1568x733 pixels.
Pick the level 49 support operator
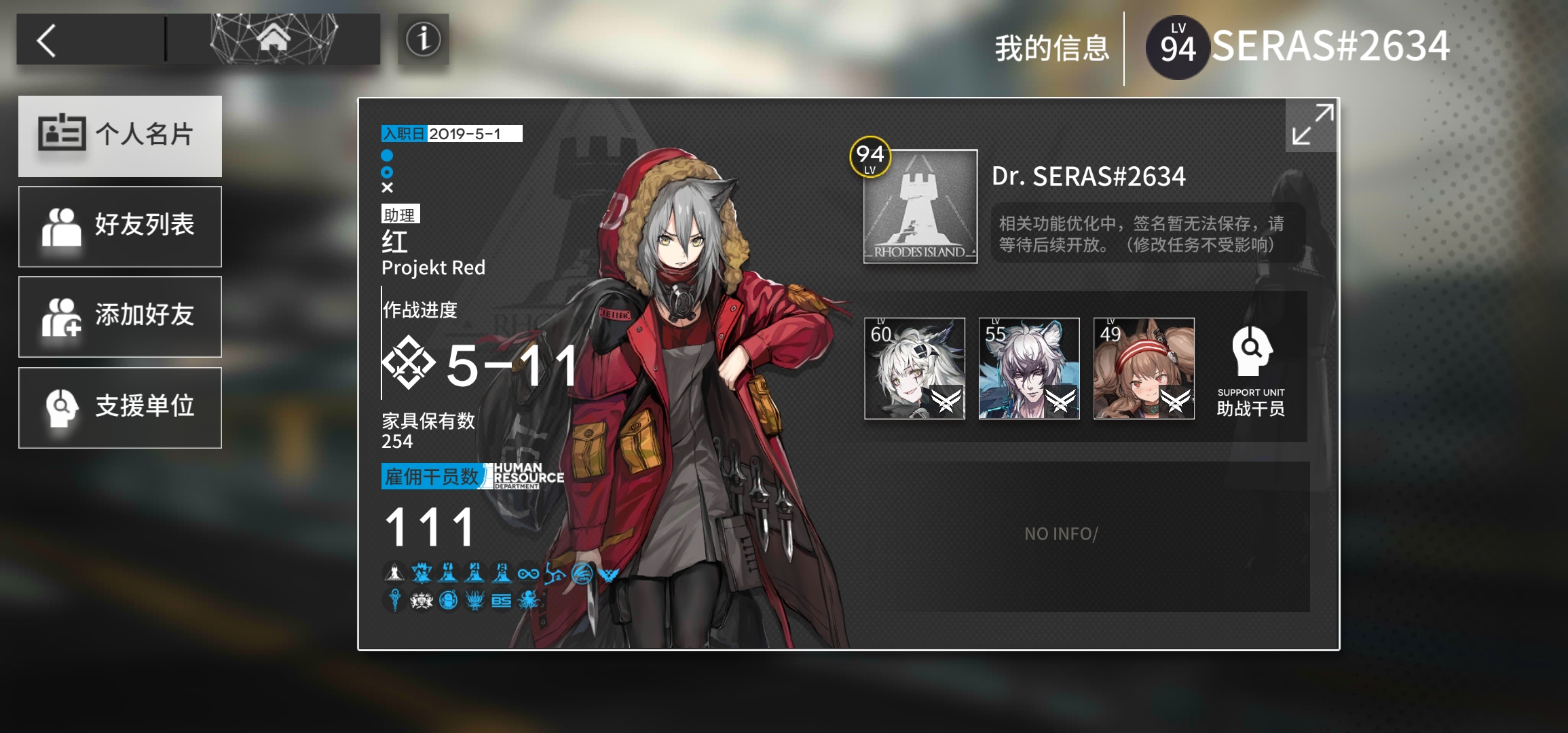tap(1144, 369)
